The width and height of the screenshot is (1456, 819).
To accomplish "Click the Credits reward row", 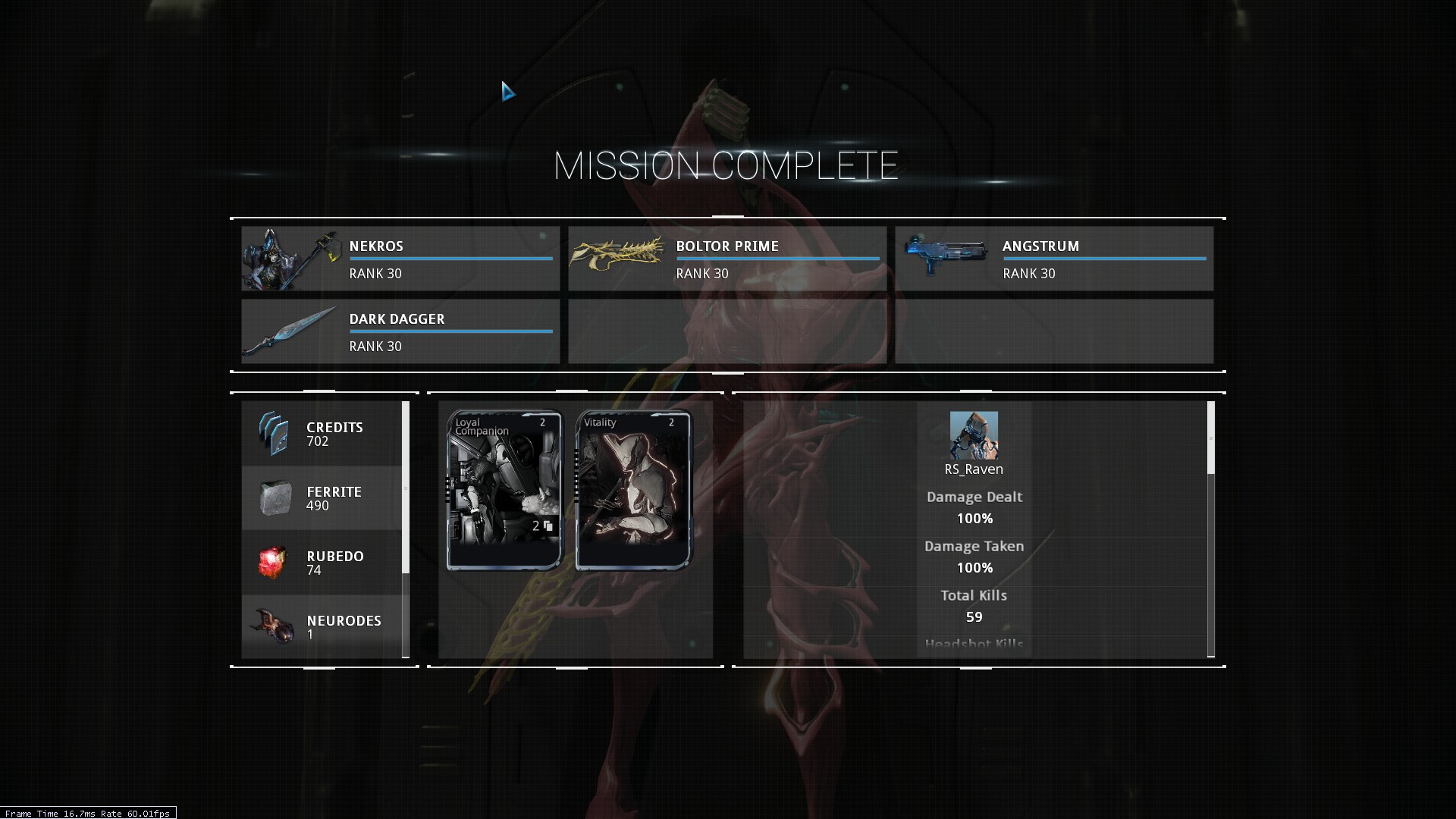I will [322, 434].
